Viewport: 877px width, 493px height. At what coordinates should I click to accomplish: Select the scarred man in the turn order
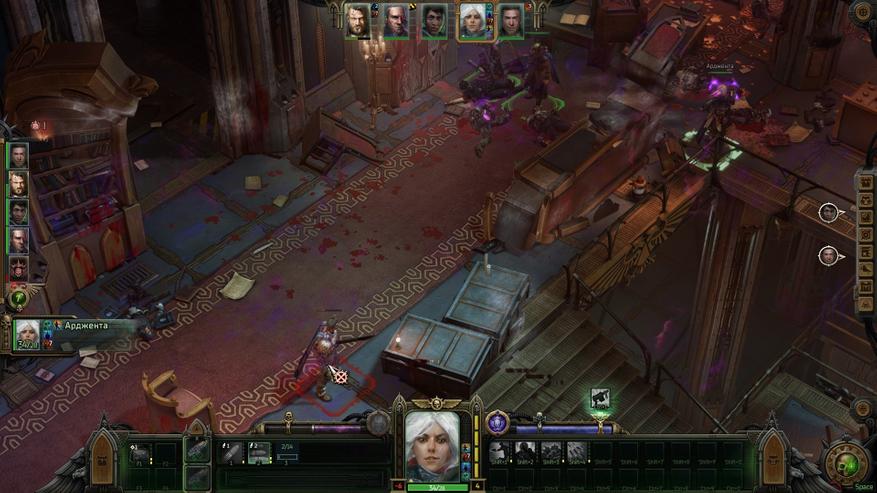point(18,240)
